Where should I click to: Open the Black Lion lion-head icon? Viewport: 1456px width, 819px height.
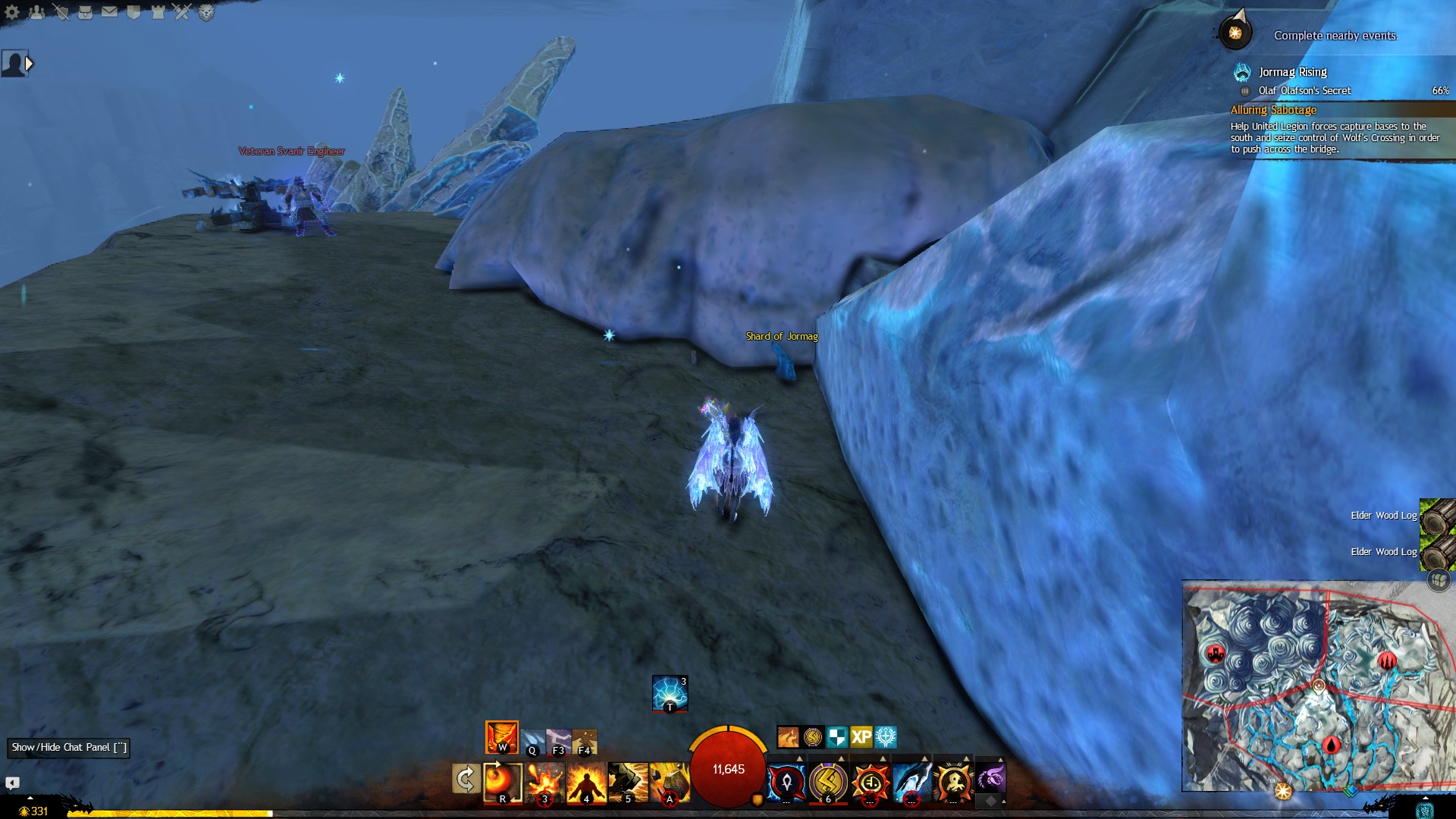coord(206,11)
